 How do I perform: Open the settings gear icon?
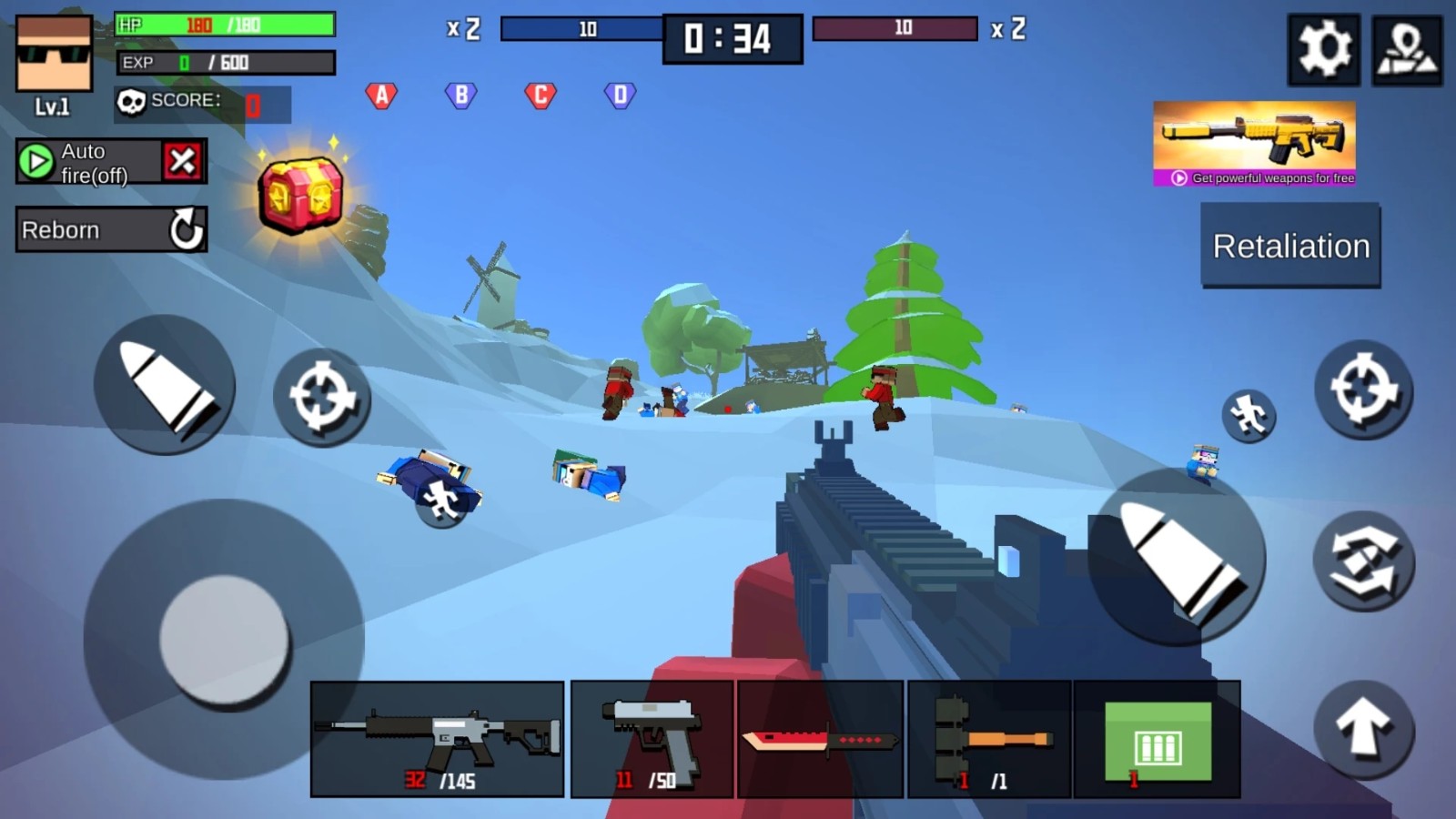(1324, 50)
